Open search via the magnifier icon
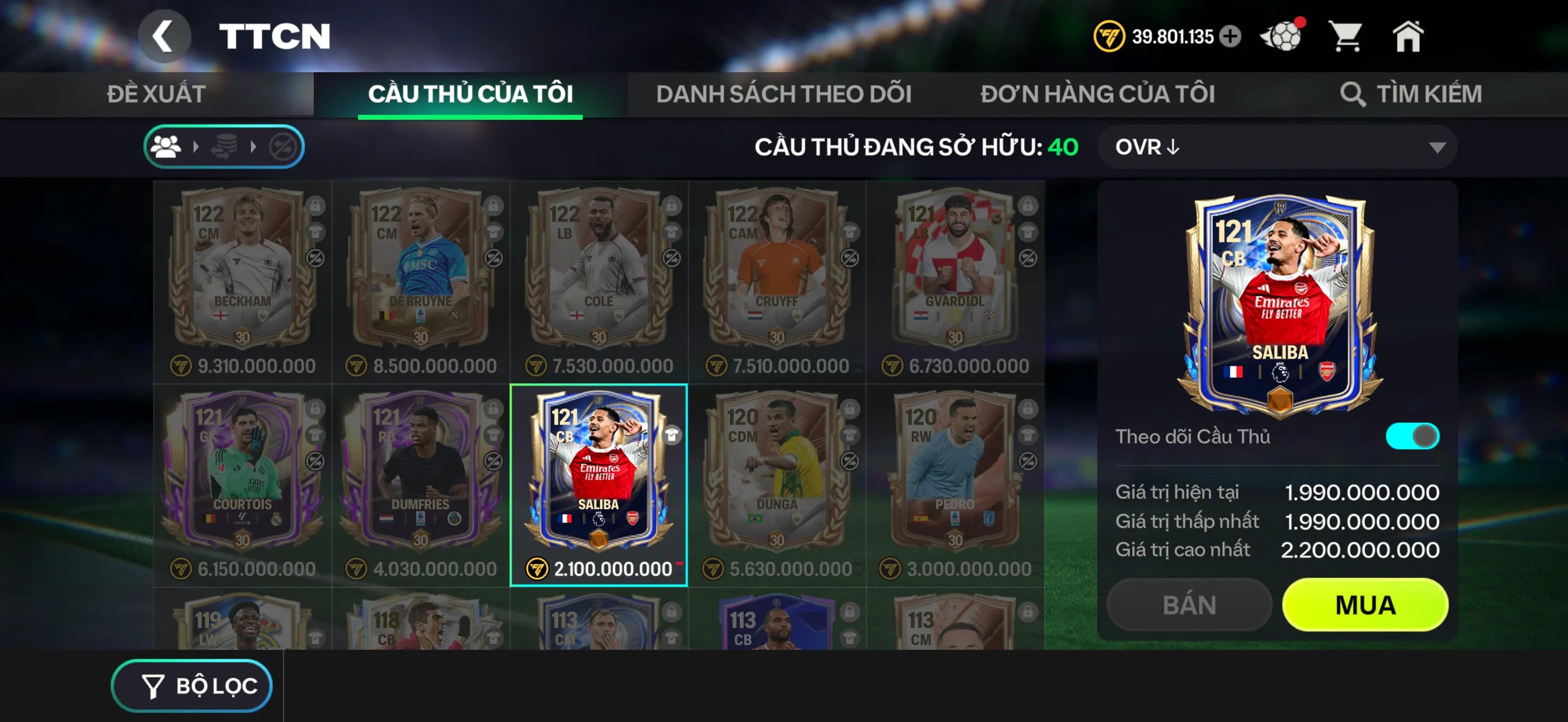Image resolution: width=1568 pixels, height=722 pixels. pos(1354,93)
